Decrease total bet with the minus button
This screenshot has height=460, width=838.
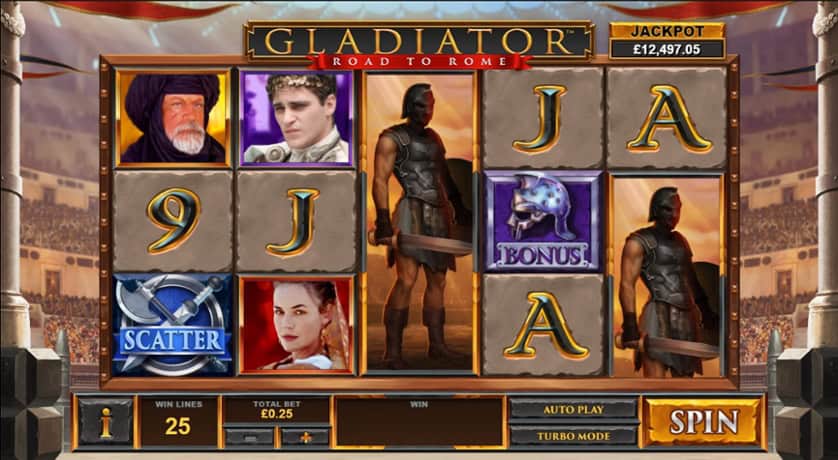[x=248, y=436]
